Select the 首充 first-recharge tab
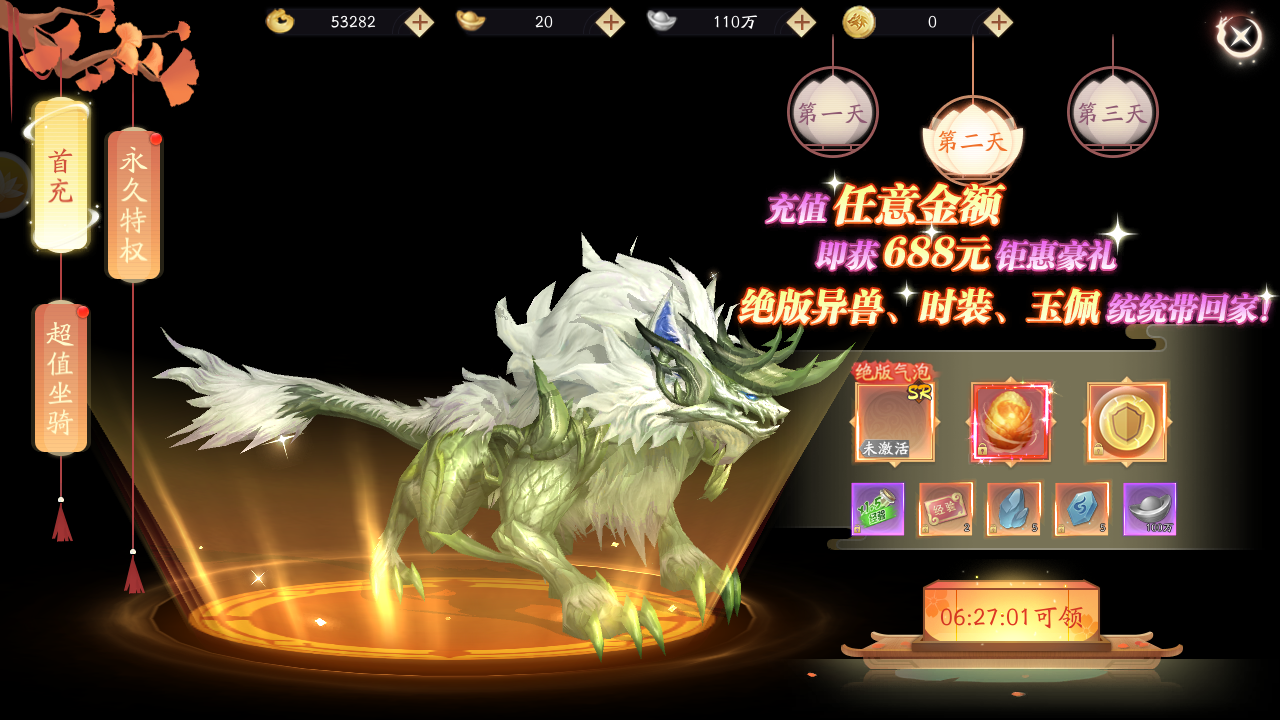Image resolution: width=1280 pixels, height=720 pixels. tap(61, 175)
